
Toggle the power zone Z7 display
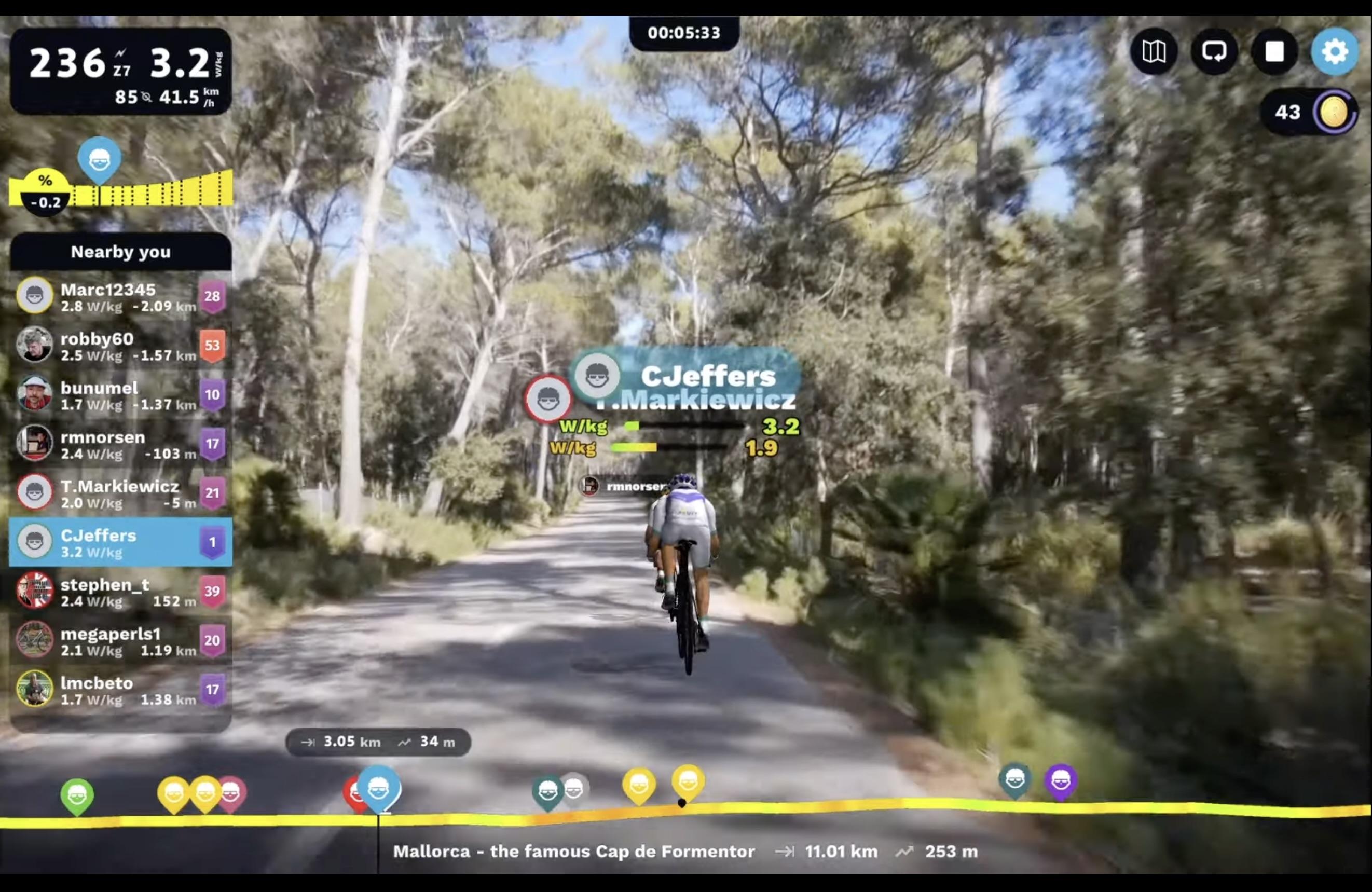pyautogui.click(x=123, y=68)
